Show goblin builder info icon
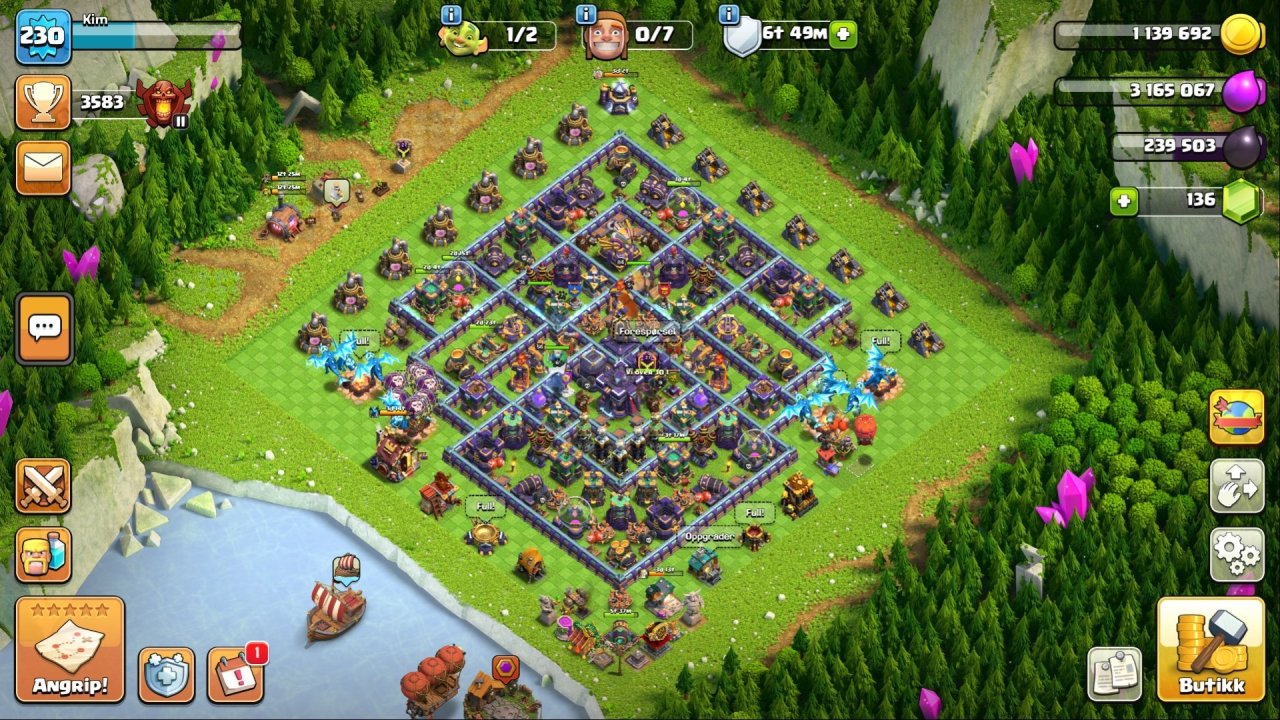1280x720 pixels. click(451, 15)
